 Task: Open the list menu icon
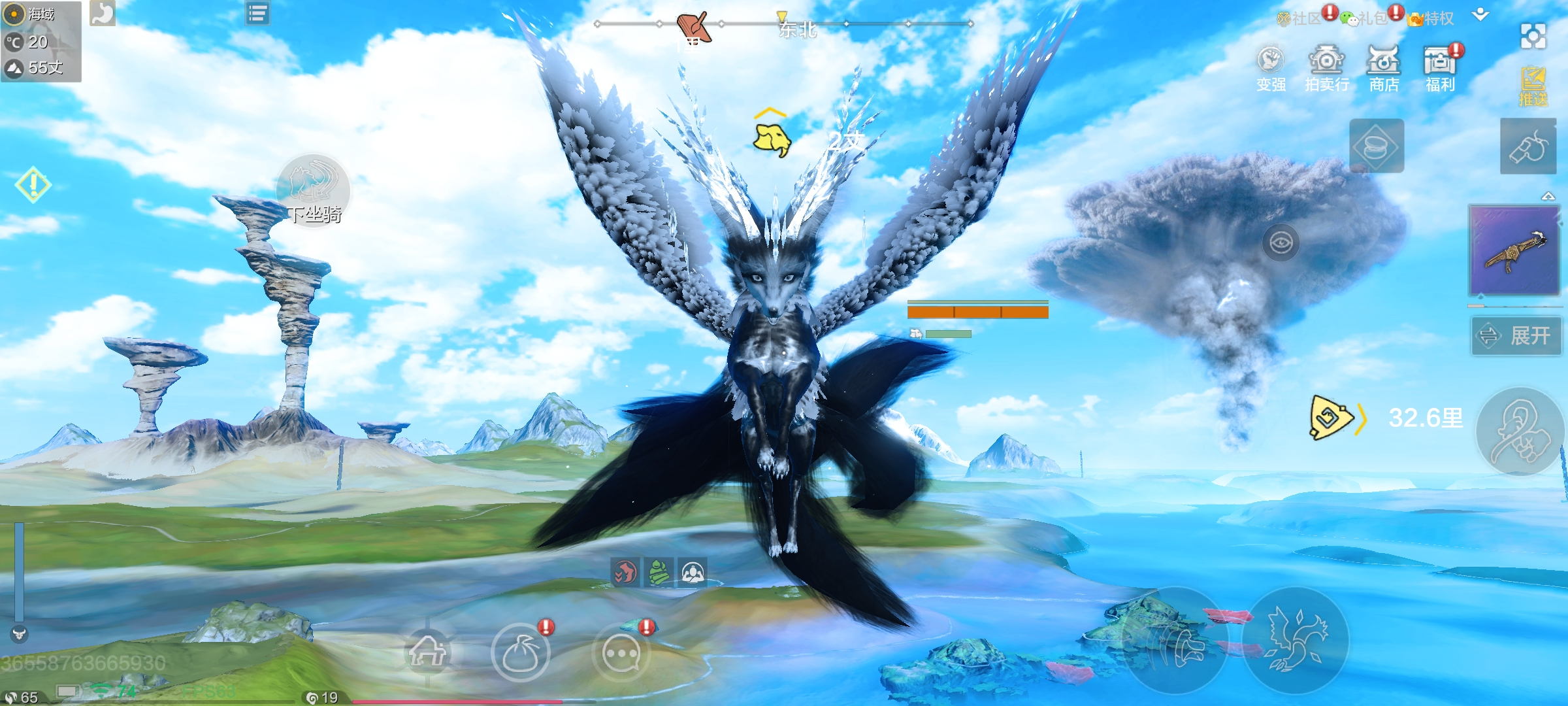point(257,13)
